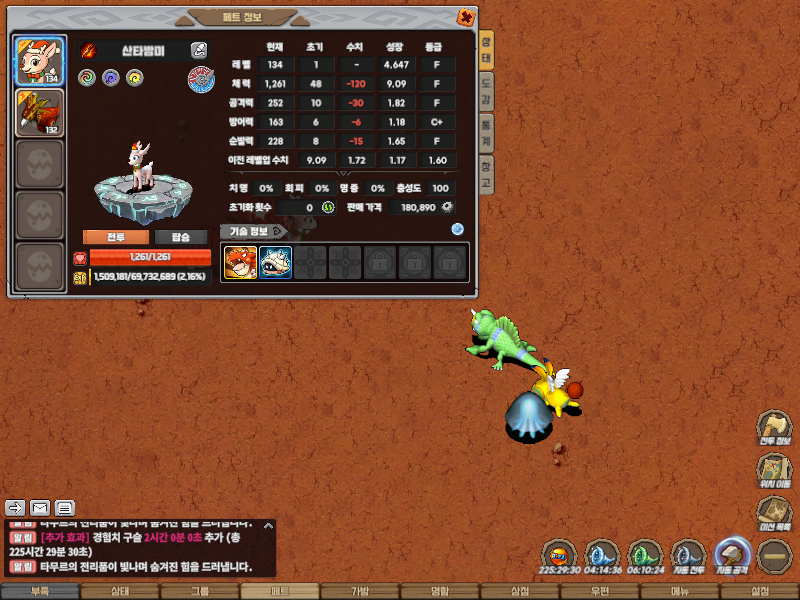Viewport: 800px width, 600px height.
Task: Select the orange monster skill icon
Action: tap(240, 262)
